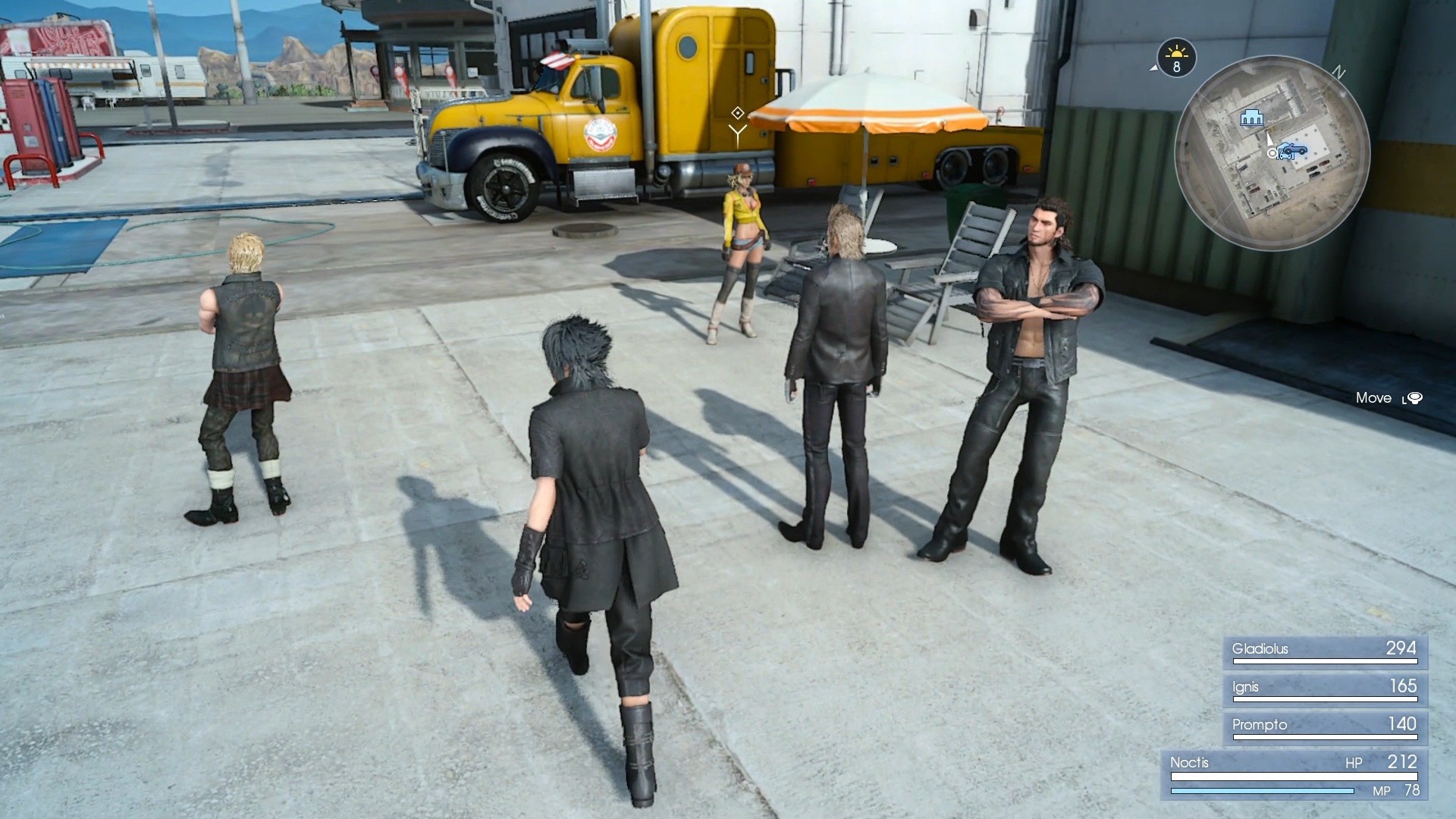Image resolution: width=1456 pixels, height=819 pixels.
Task: Click the number 8 on the weather indicator
Action: point(1176,66)
